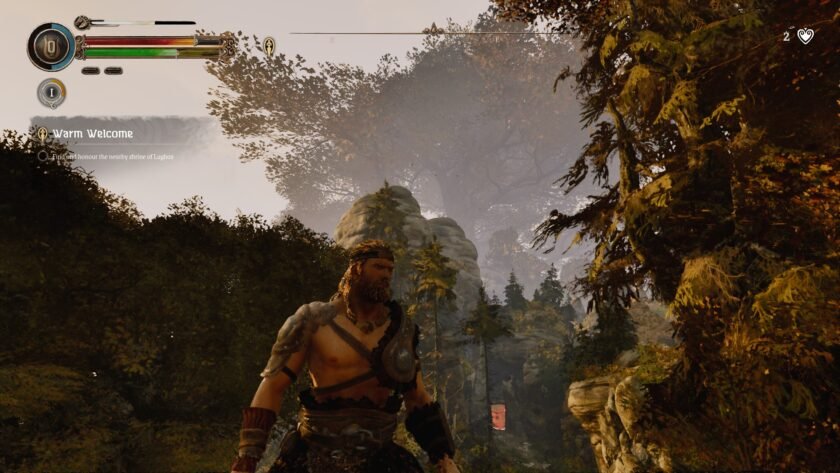Click the compass objective marker icon
Viewport: 840px width, 473px height.
(269, 45)
